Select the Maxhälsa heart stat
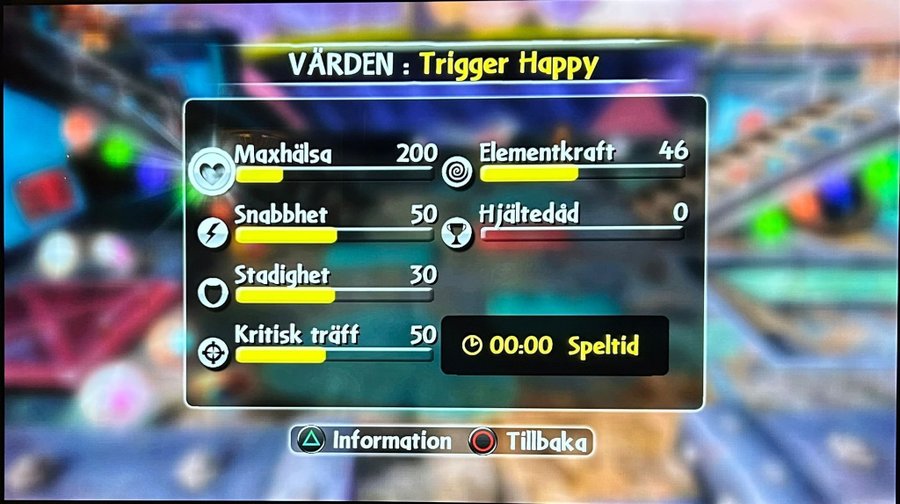Screen dimensions: 900x504 212,171
